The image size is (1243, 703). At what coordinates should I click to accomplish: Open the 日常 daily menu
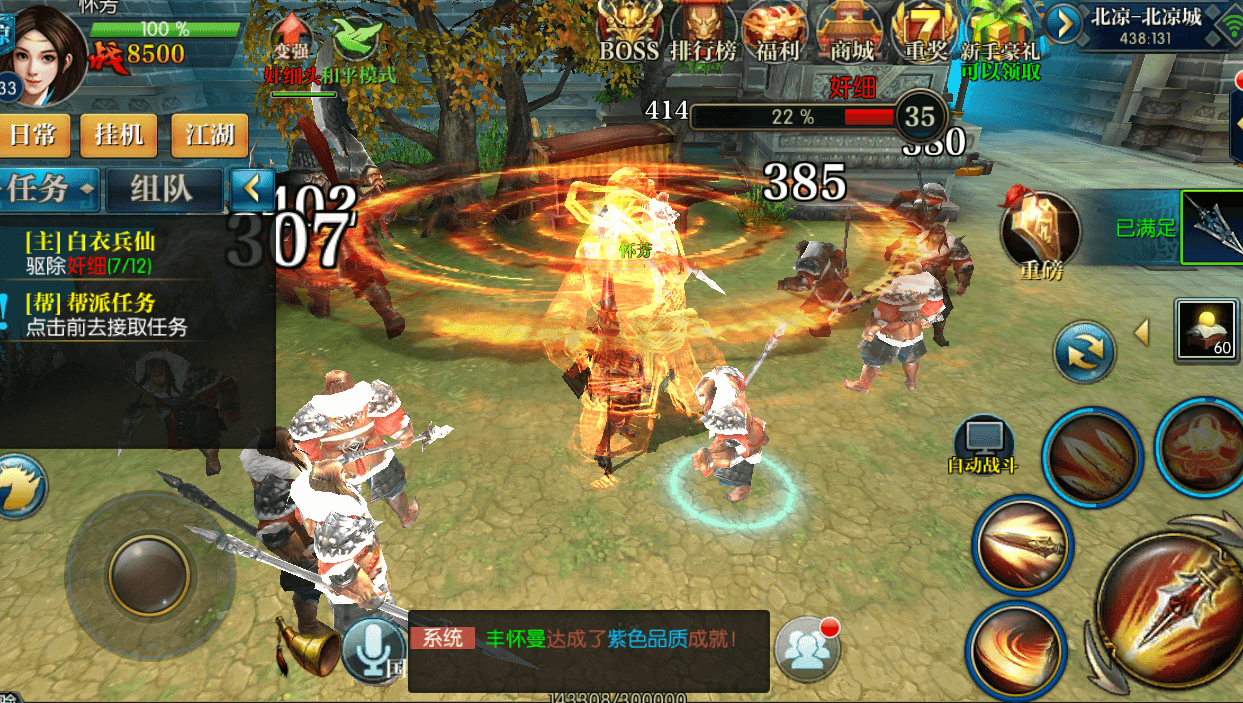(33, 134)
